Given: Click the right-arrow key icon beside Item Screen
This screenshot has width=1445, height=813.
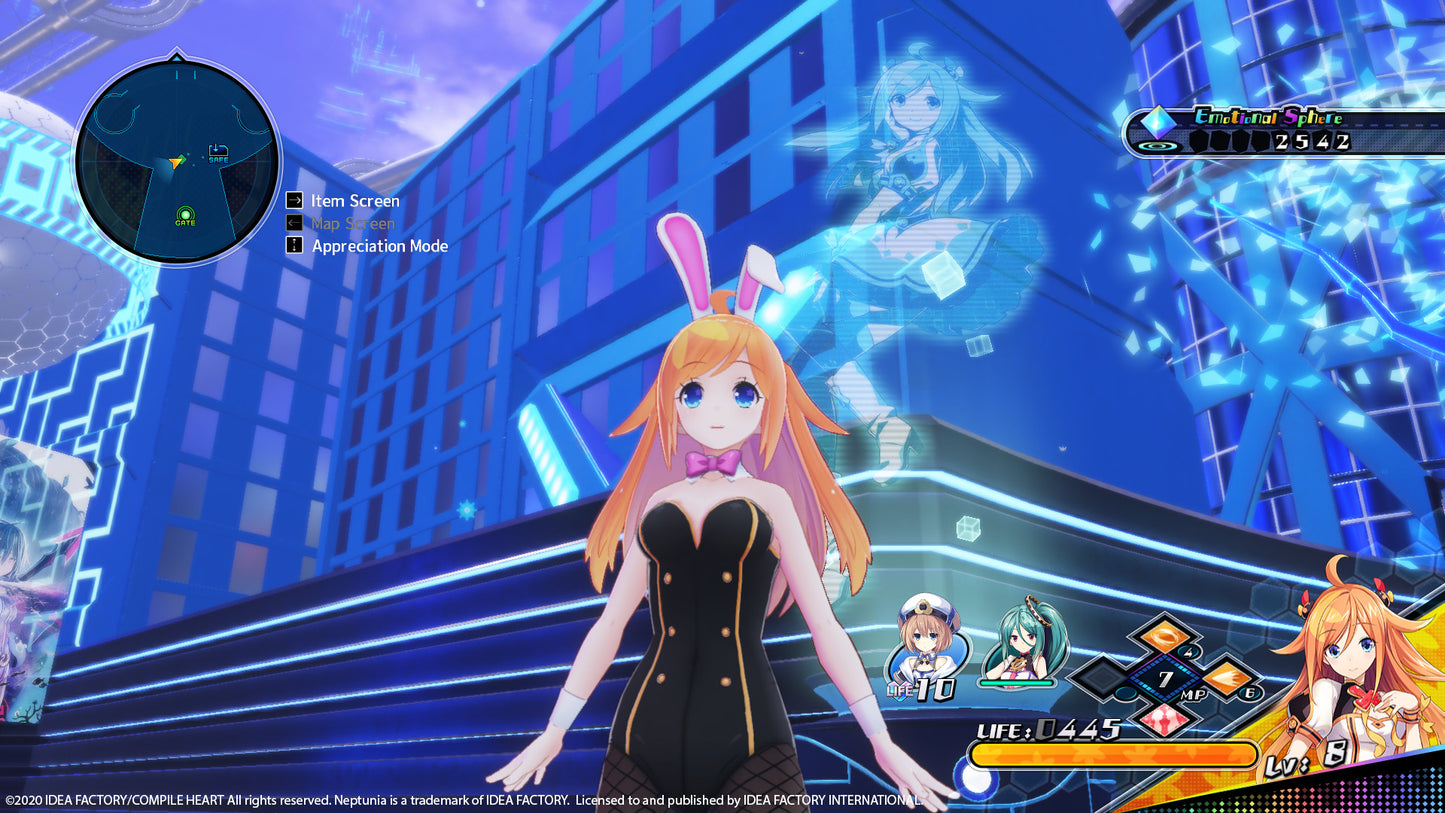Looking at the screenshot, I should click(294, 200).
